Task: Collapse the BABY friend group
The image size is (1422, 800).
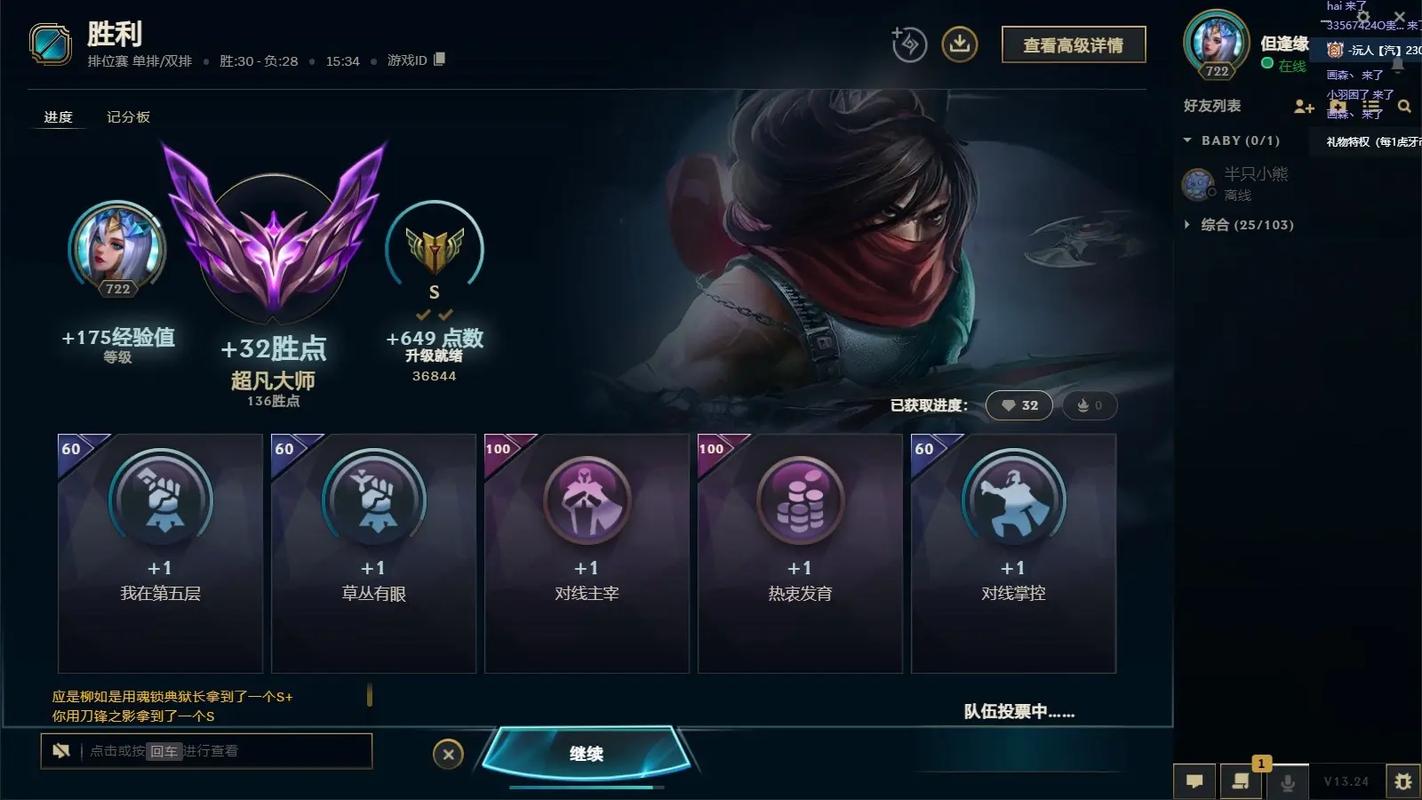Action: pos(1188,141)
